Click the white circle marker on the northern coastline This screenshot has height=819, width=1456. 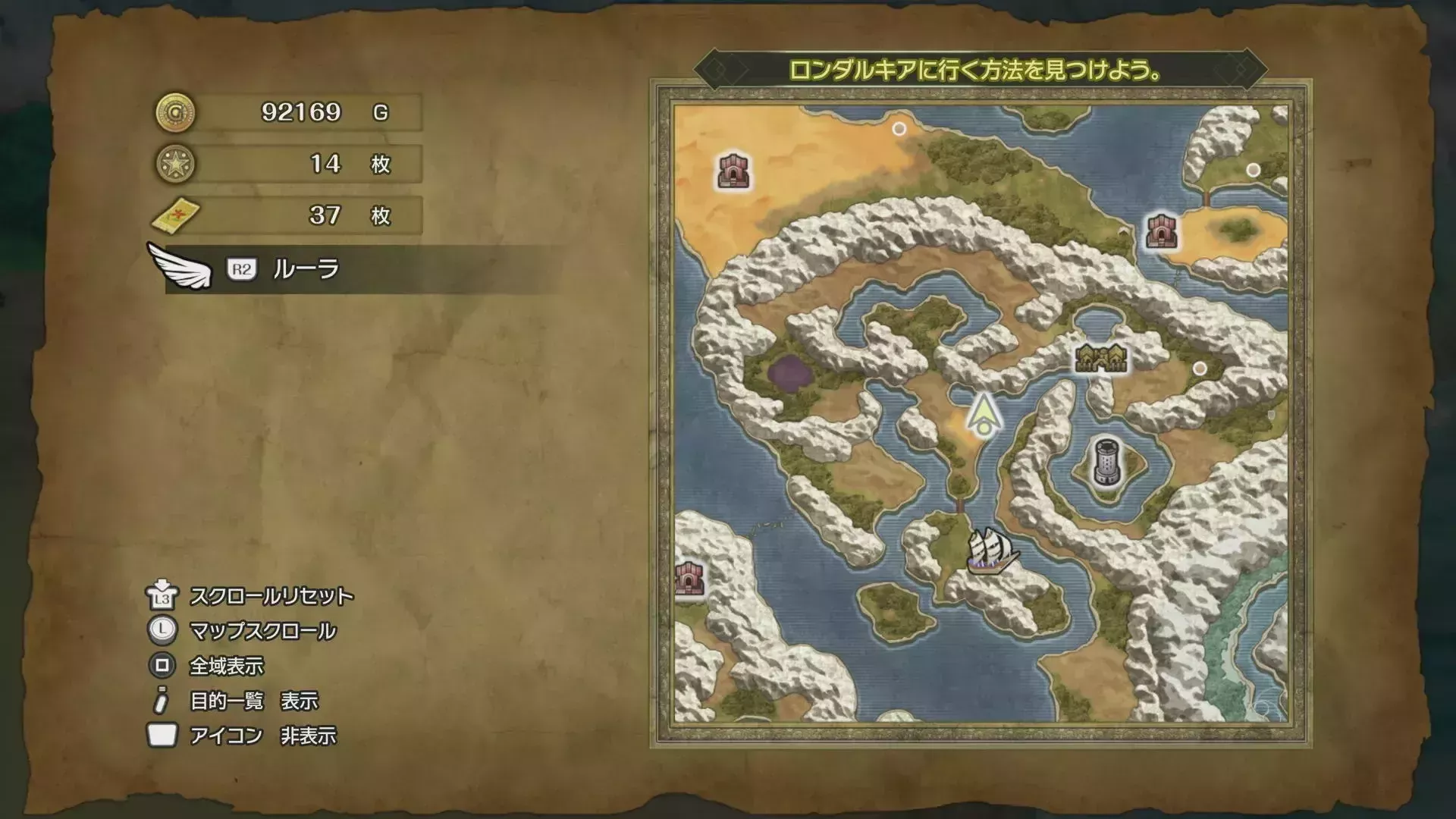click(x=899, y=129)
